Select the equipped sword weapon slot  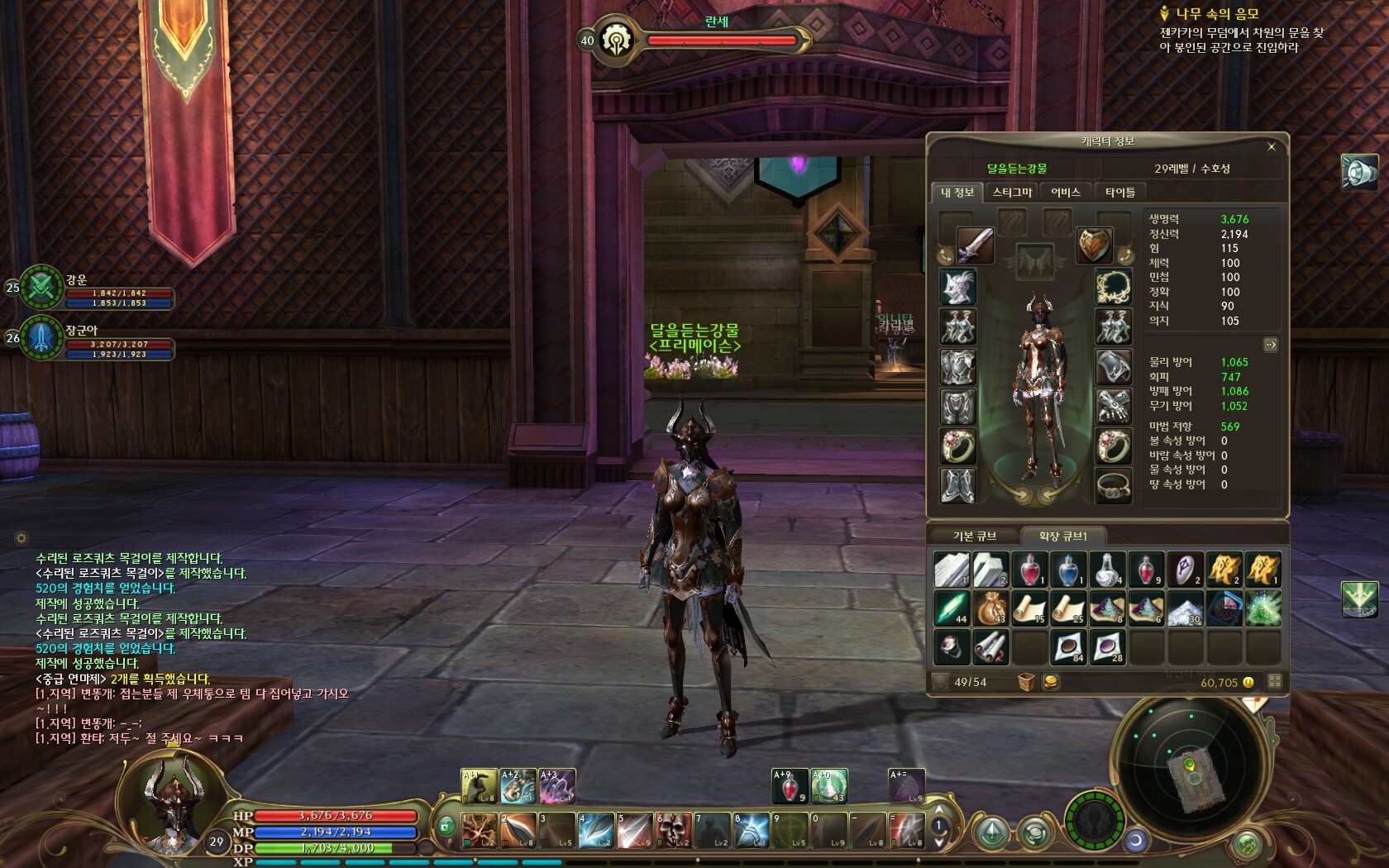pyautogui.click(x=975, y=245)
